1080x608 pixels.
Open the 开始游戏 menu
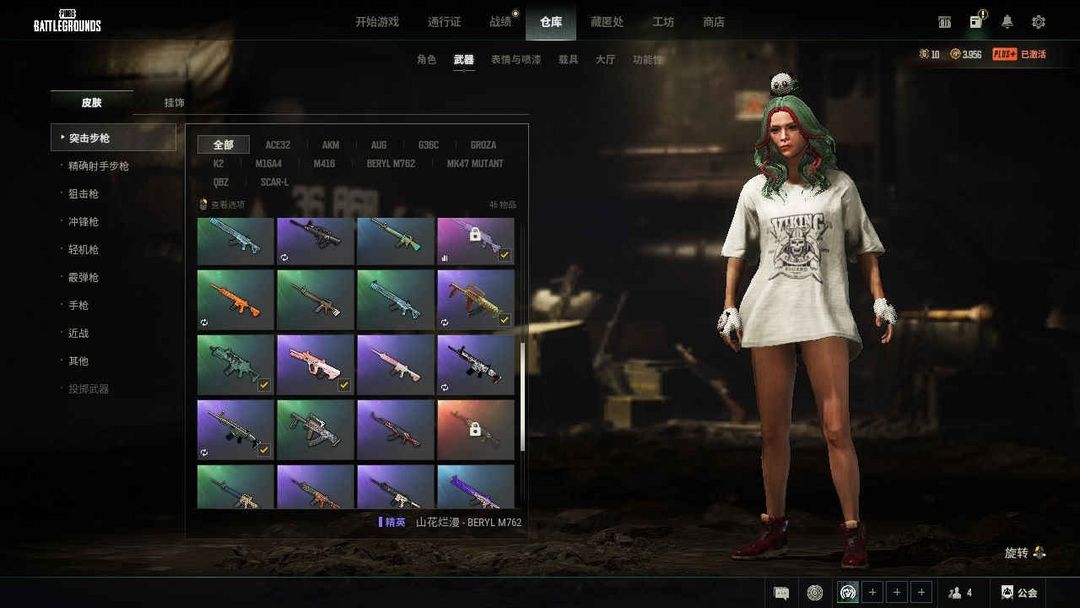pos(377,22)
